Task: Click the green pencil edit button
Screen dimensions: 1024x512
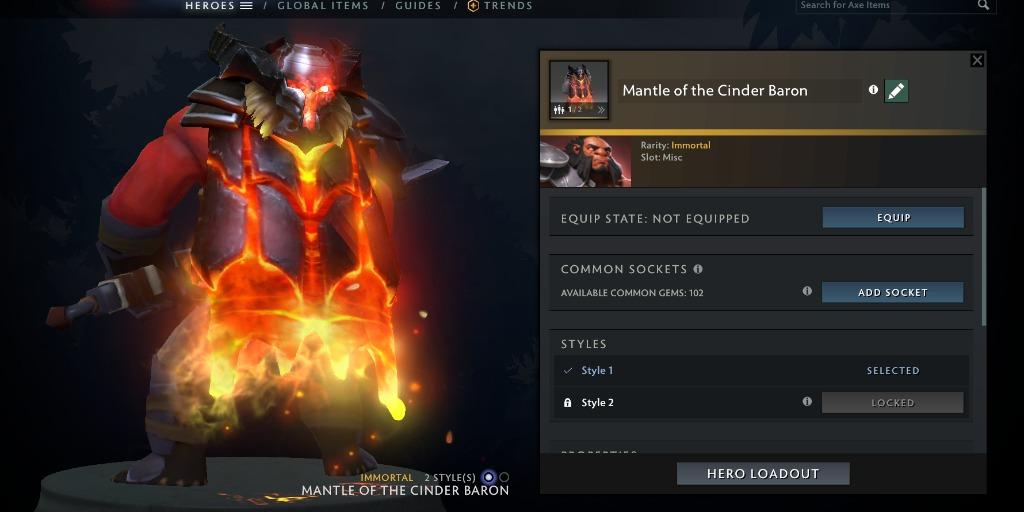Action: click(896, 91)
